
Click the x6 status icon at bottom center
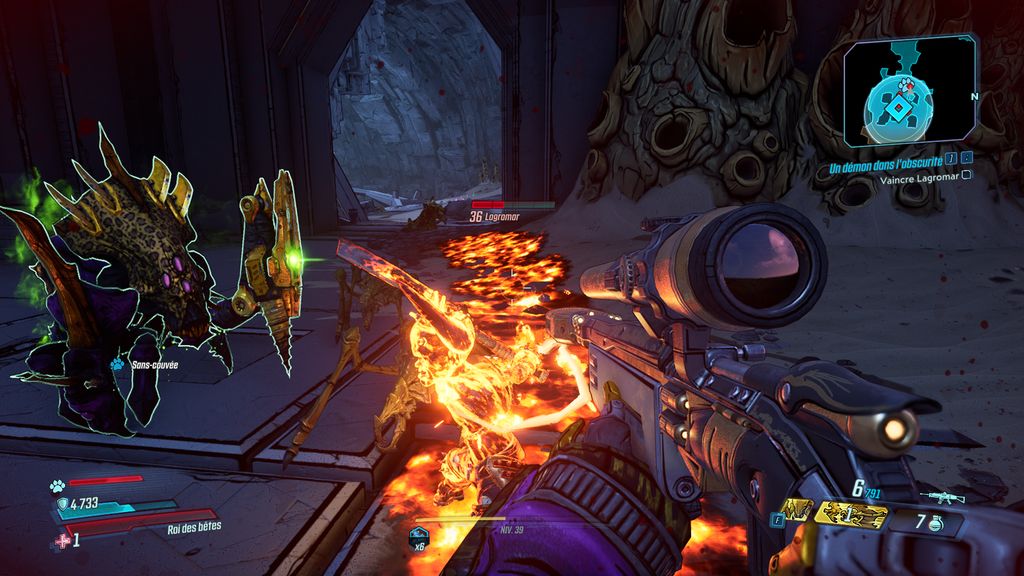click(420, 536)
